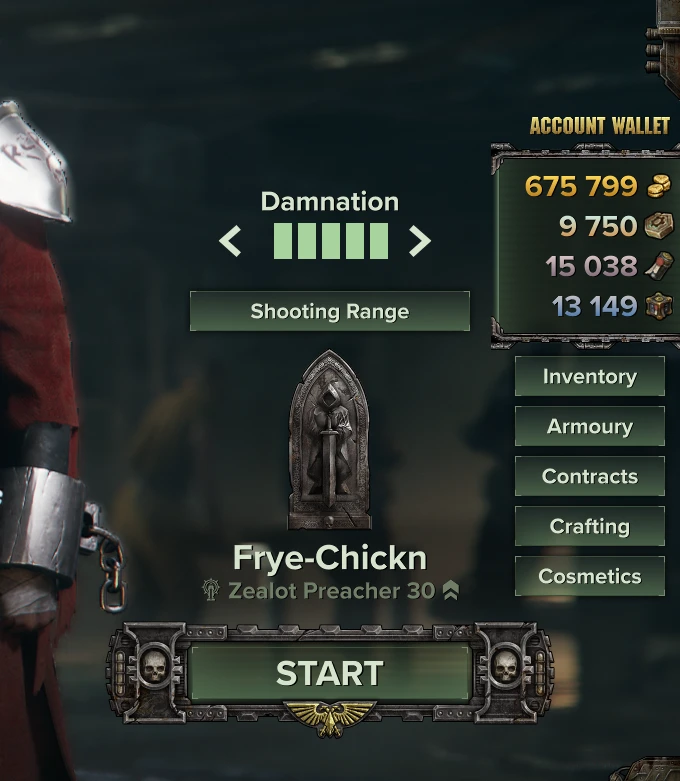680x781 pixels.
Task: Select the Shooting Range mission button
Action: click(x=329, y=311)
